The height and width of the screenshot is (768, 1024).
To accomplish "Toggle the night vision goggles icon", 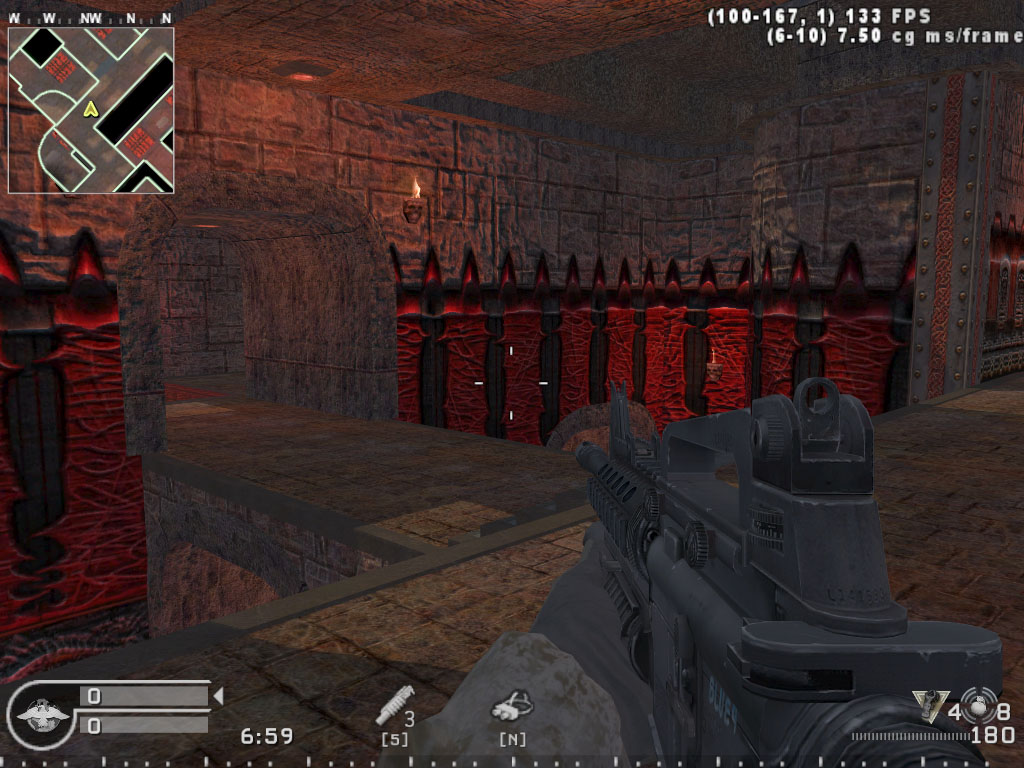I will 510,709.
